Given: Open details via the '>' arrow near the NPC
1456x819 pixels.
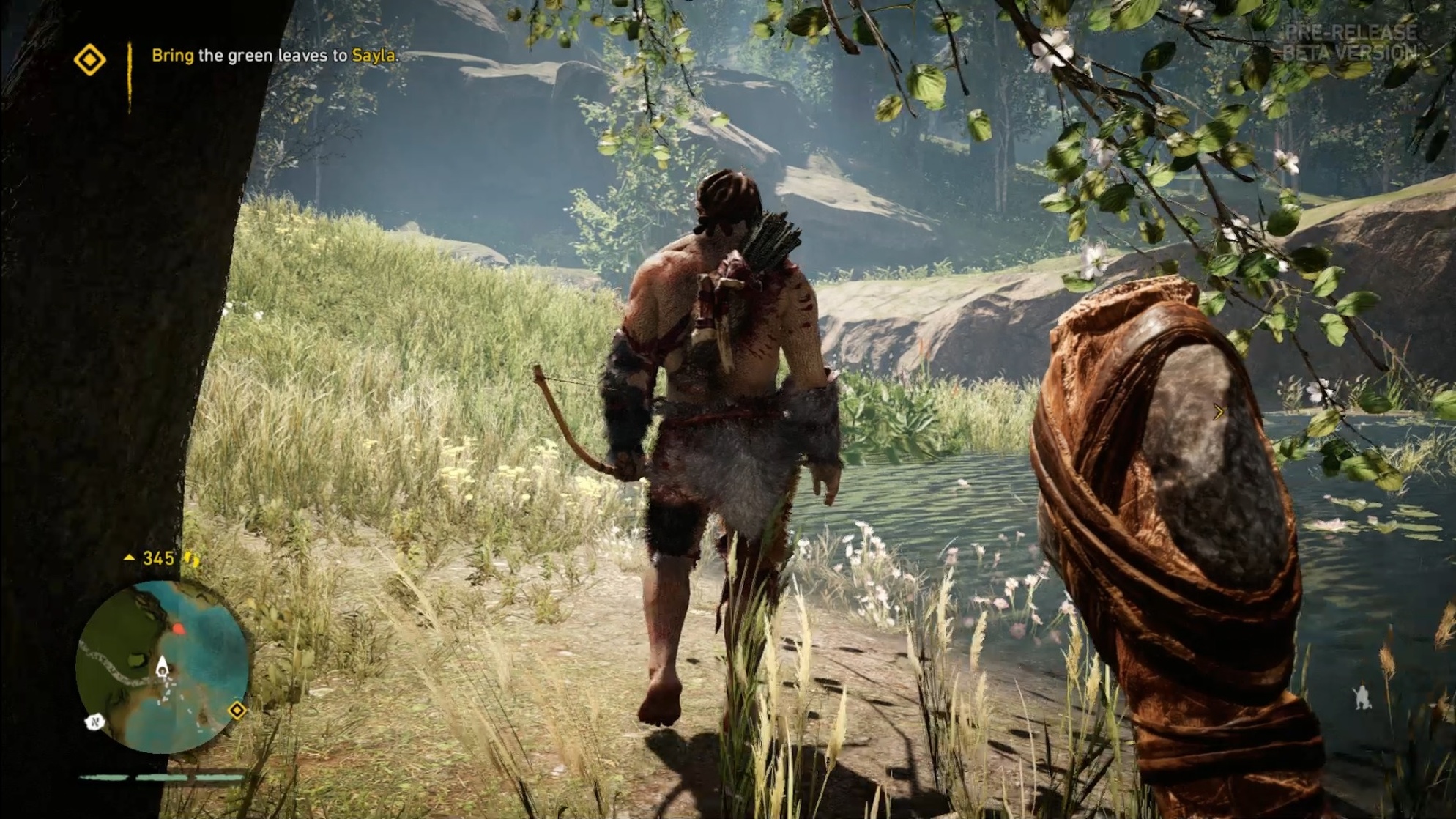Looking at the screenshot, I should tap(1220, 413).
